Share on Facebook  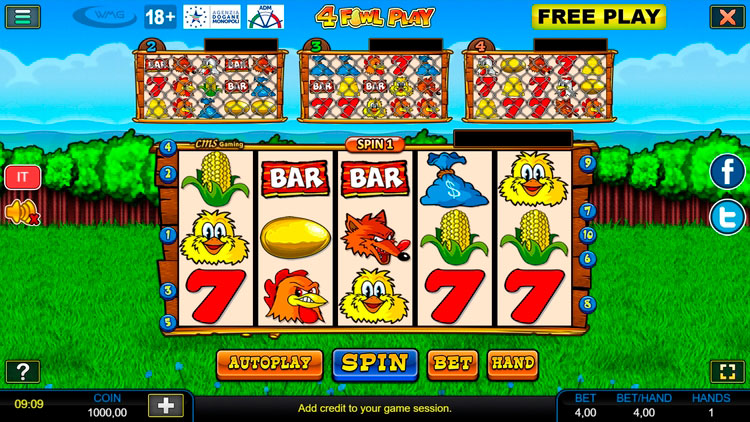[x=727, y=171]
